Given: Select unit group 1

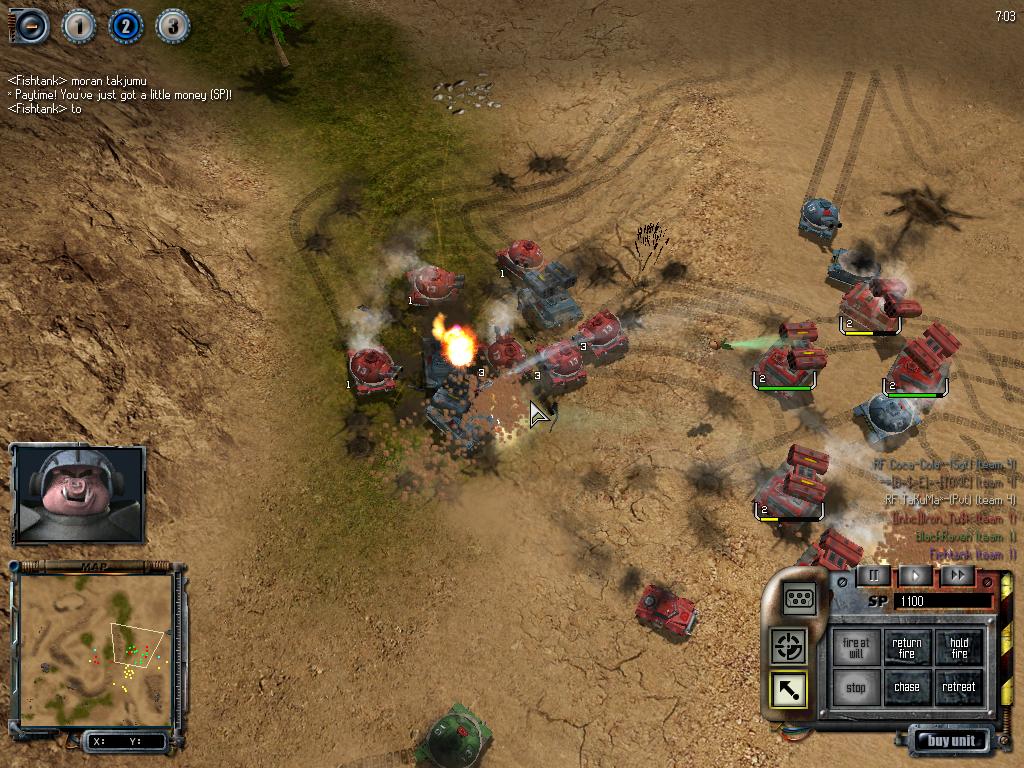Looking at the screenshot, I should click(79, 25).
